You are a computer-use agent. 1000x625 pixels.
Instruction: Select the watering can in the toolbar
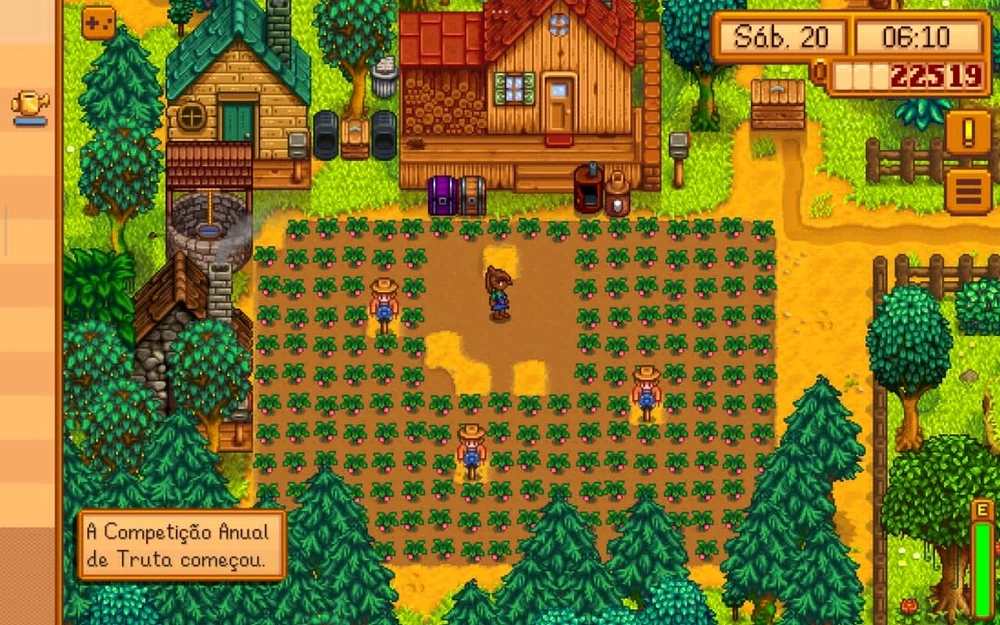30,106
